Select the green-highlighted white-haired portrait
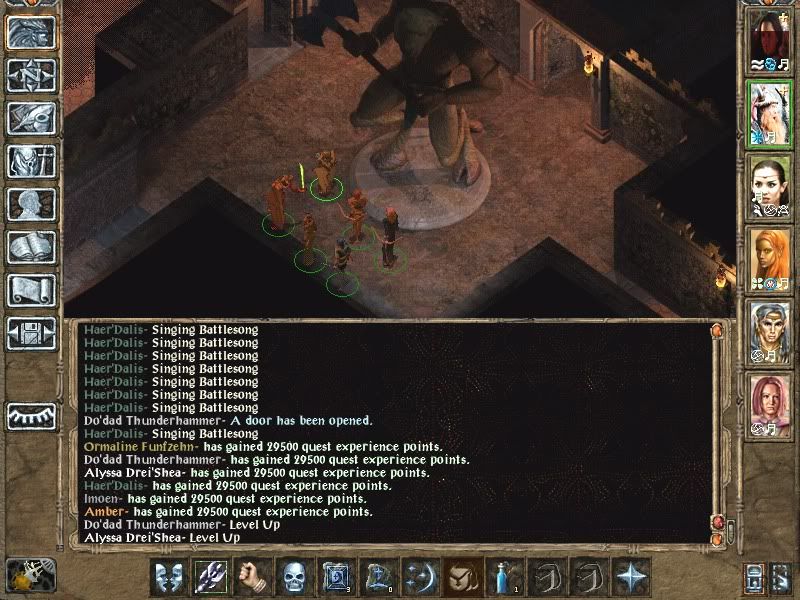 [x=771, y=113]
